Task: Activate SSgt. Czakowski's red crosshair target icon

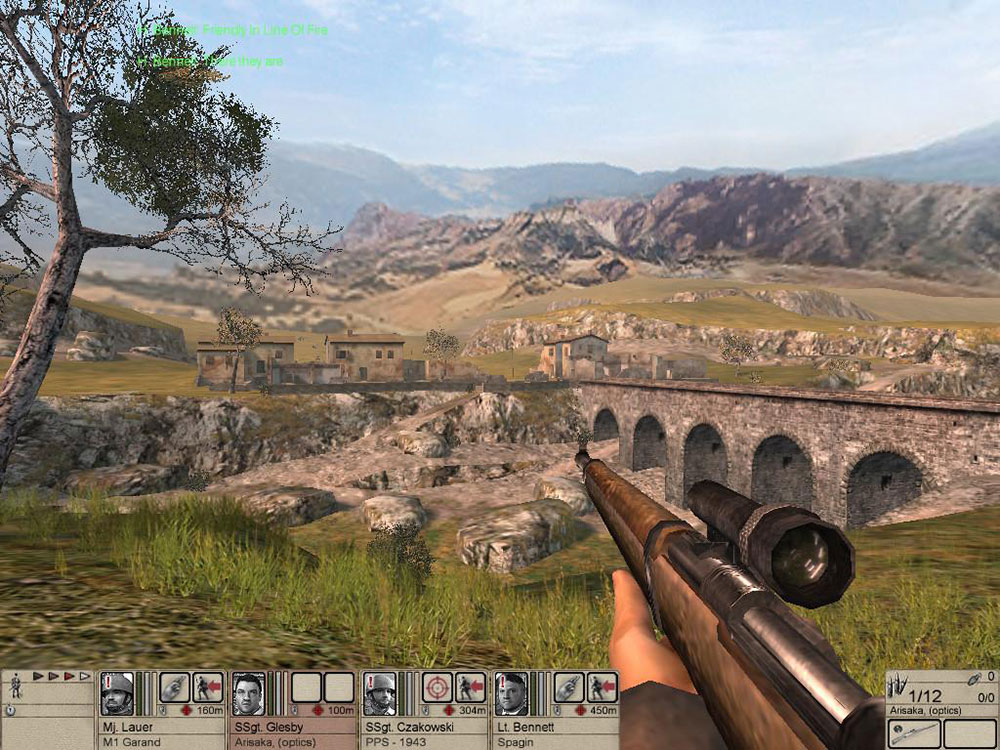Action: pyautogui.click(x=438, y=687)
